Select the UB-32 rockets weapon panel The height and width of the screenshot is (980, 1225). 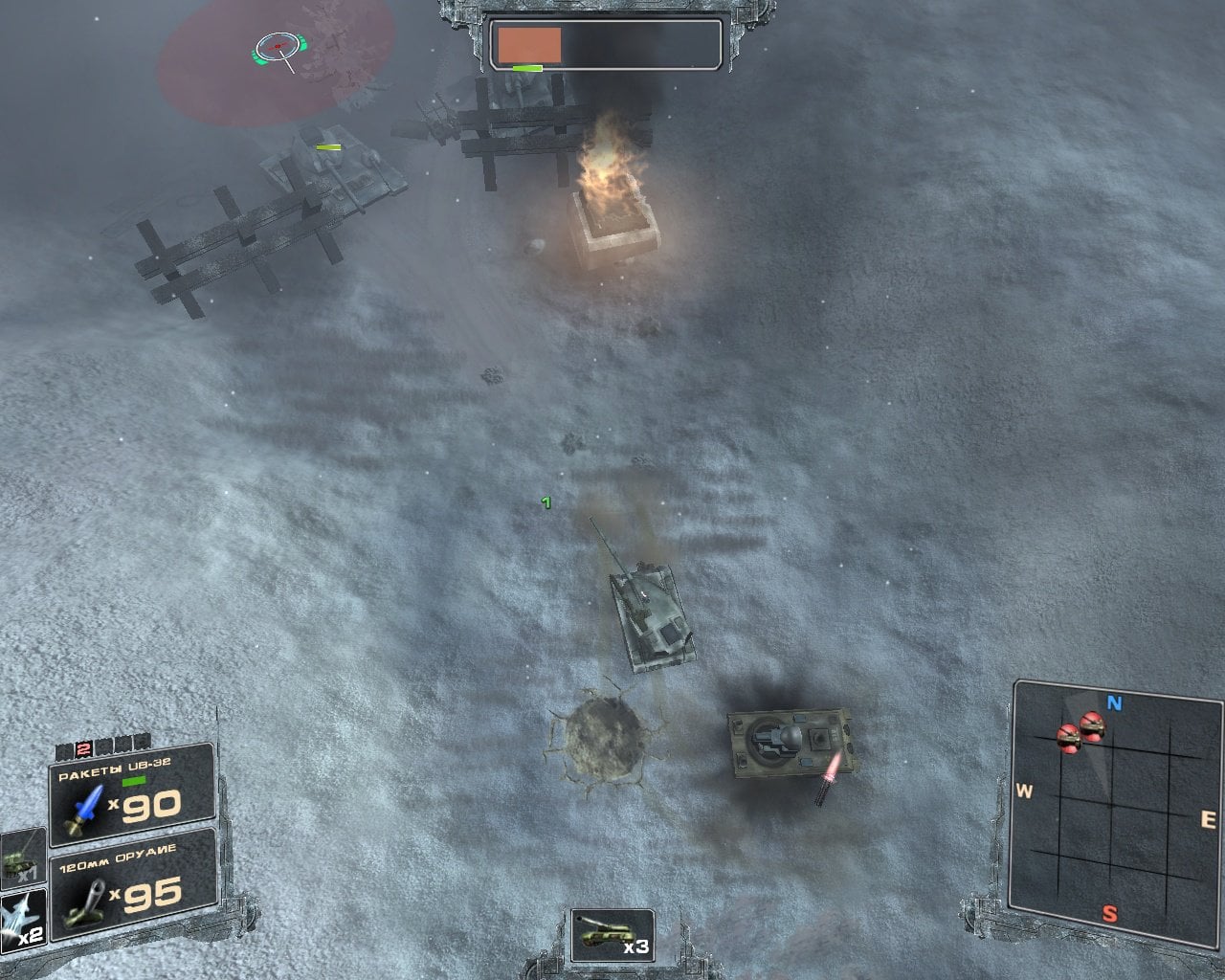click(x=132, y=795)
